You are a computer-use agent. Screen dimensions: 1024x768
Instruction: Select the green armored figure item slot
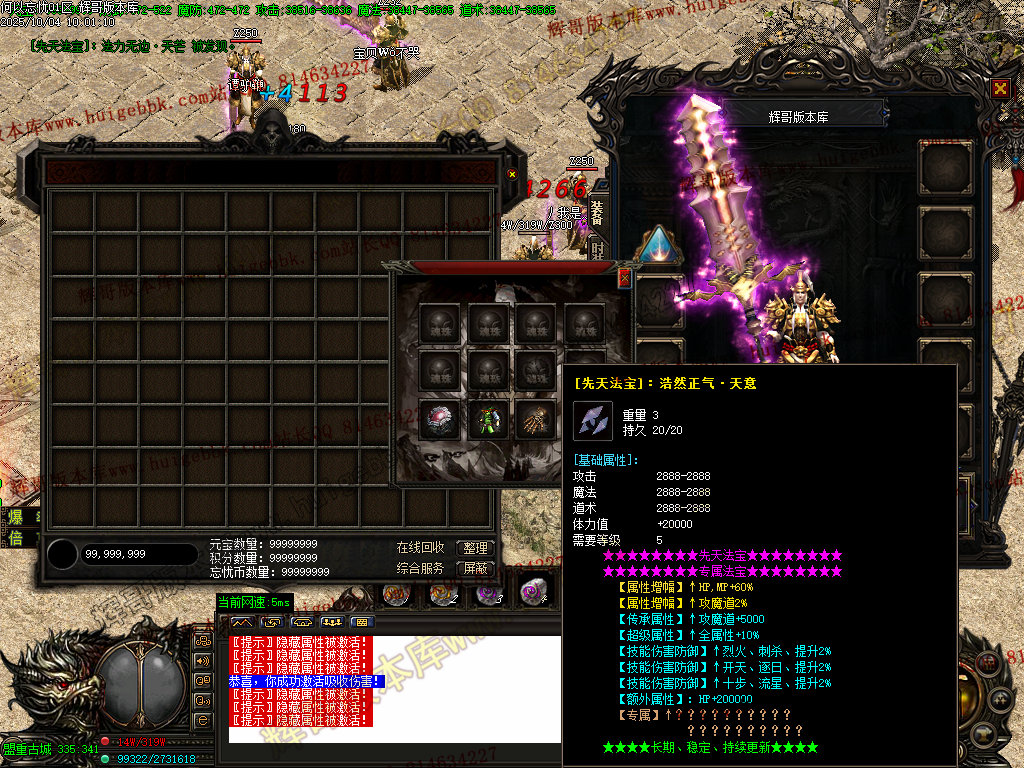(488, 420)
